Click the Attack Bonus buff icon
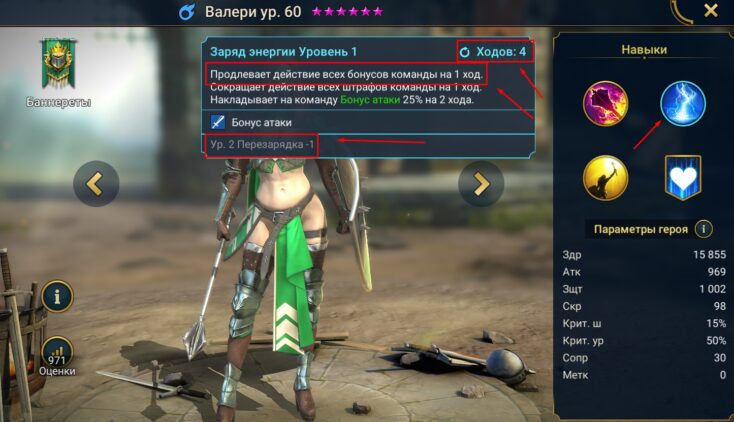Viewport: 734px width, 422px height. pos(219,122)
